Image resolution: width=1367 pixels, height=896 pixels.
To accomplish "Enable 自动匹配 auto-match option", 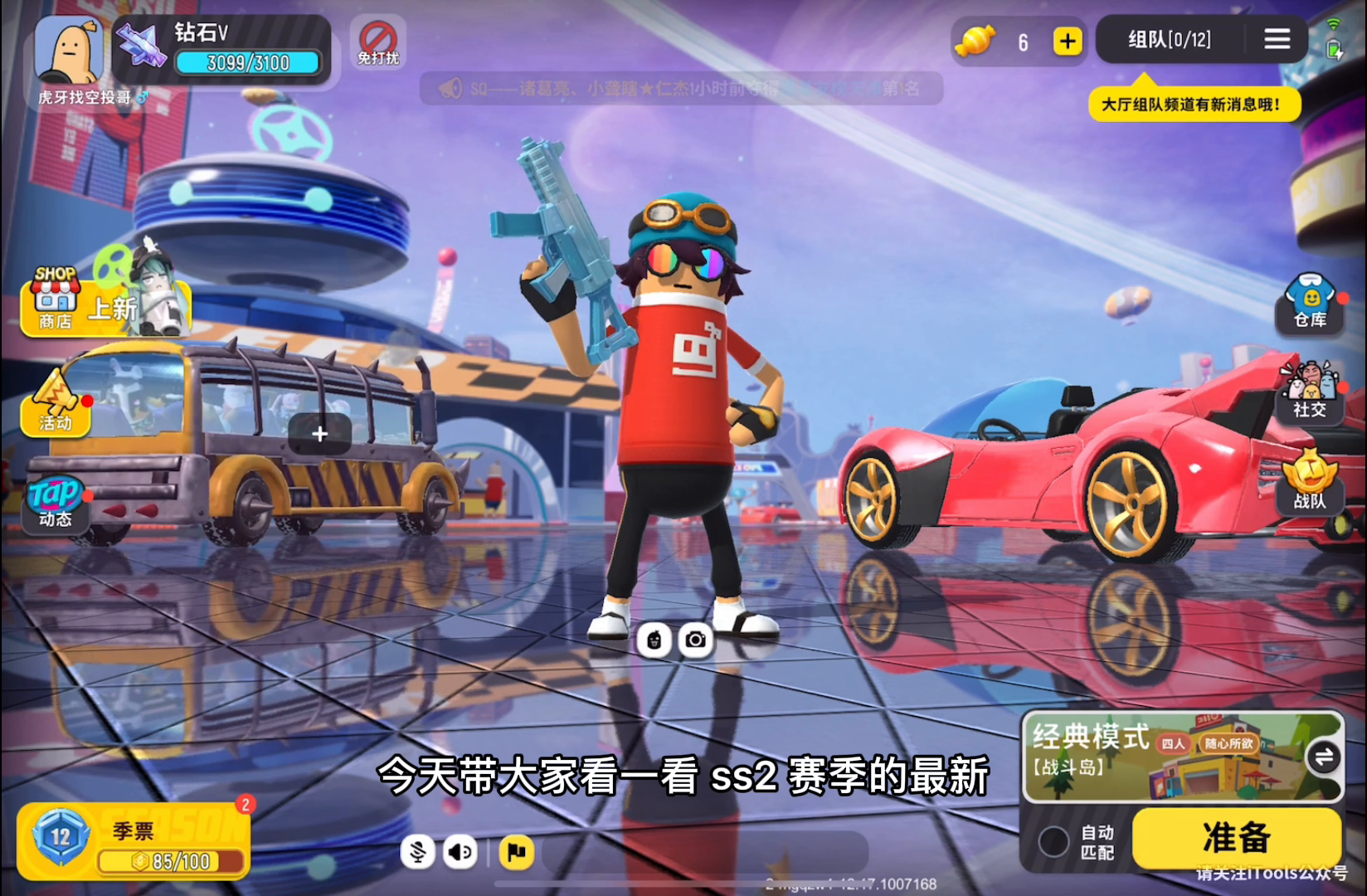I will point(1055,840).
